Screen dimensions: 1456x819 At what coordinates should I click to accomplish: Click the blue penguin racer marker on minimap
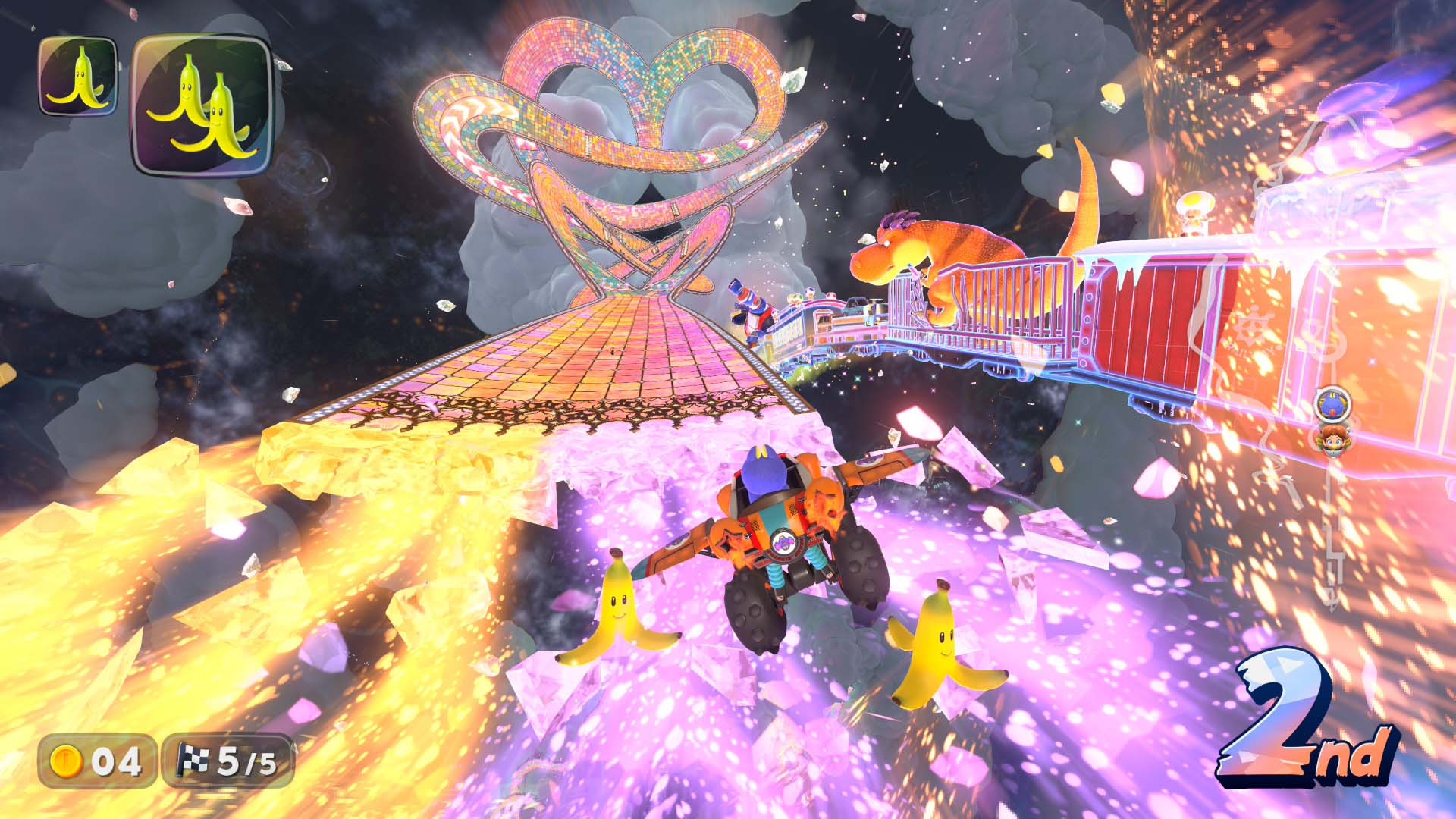(x=1332, y=404)
